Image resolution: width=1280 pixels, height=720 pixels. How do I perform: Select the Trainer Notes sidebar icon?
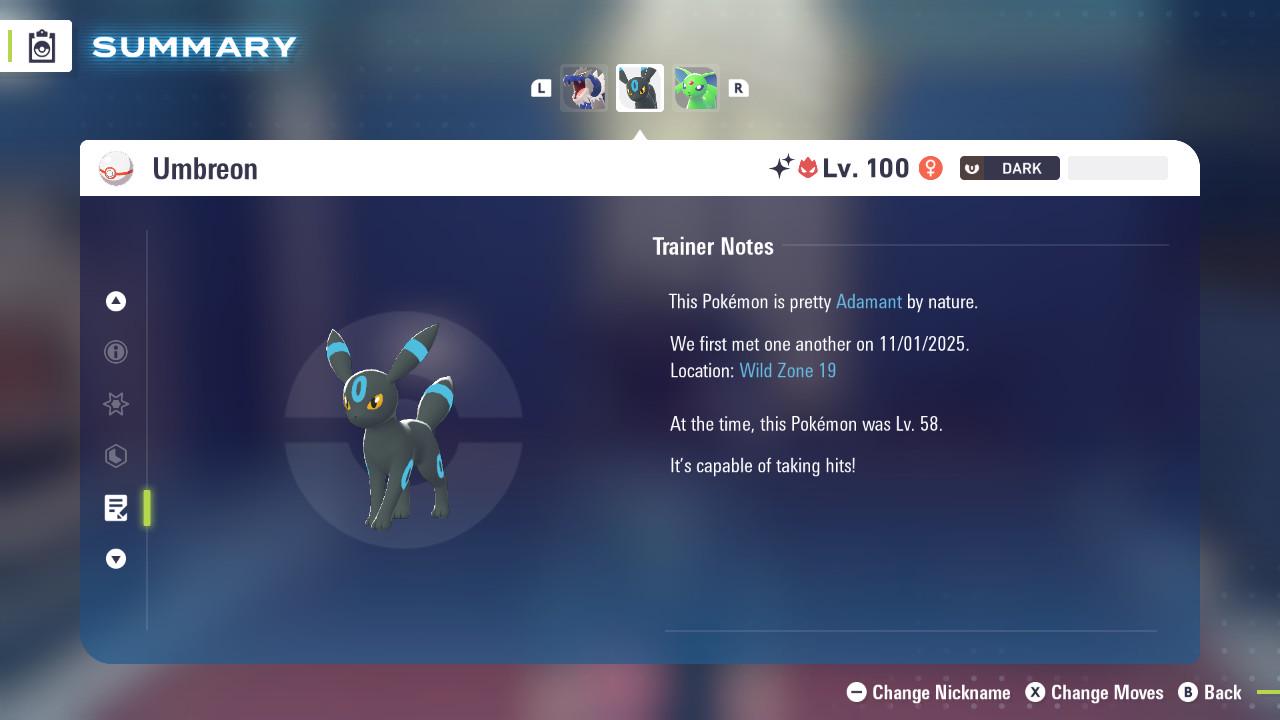click(x=116, y=508)
